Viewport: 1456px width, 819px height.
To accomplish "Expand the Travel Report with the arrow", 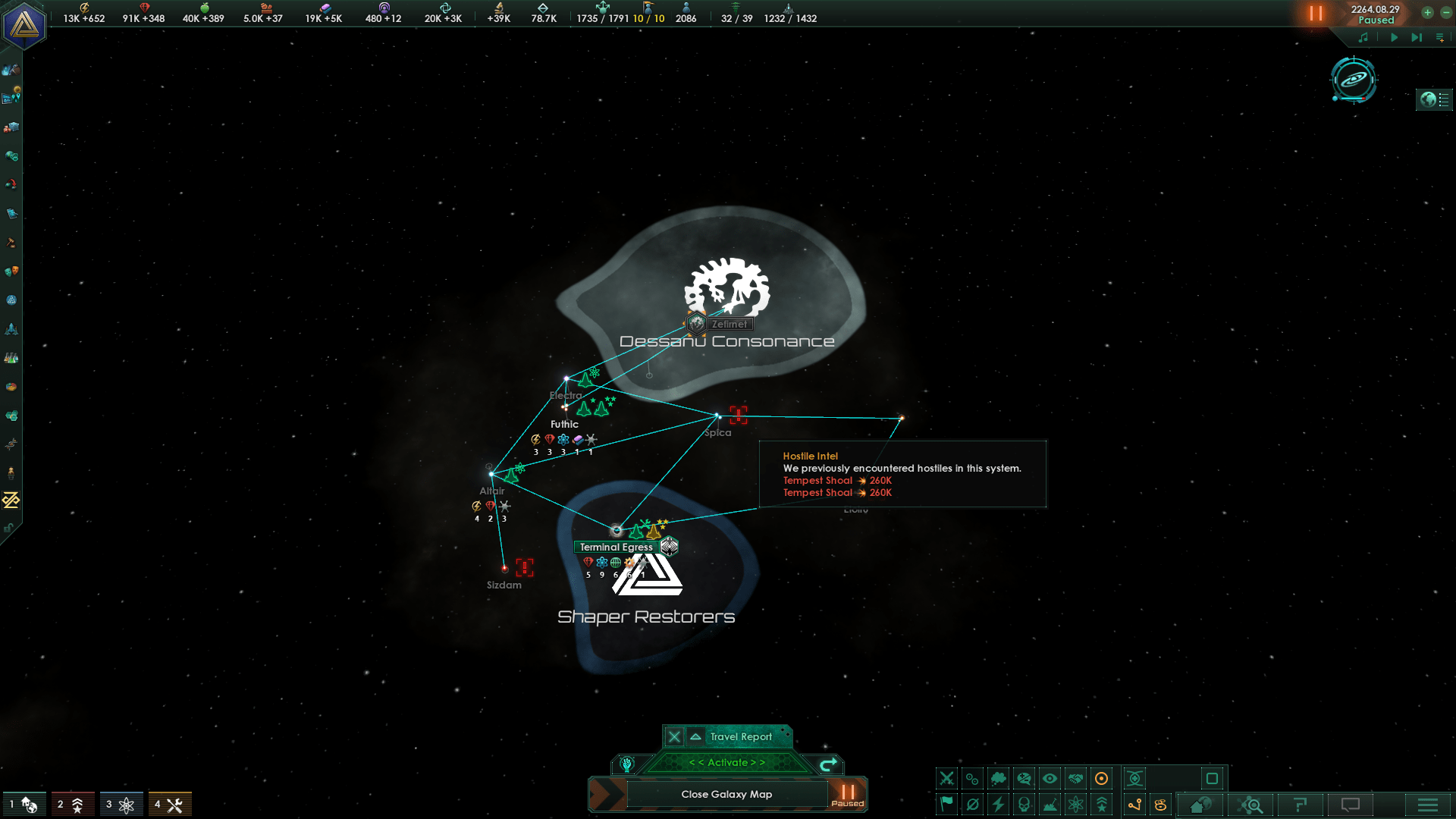I will [x=695, y=736].
